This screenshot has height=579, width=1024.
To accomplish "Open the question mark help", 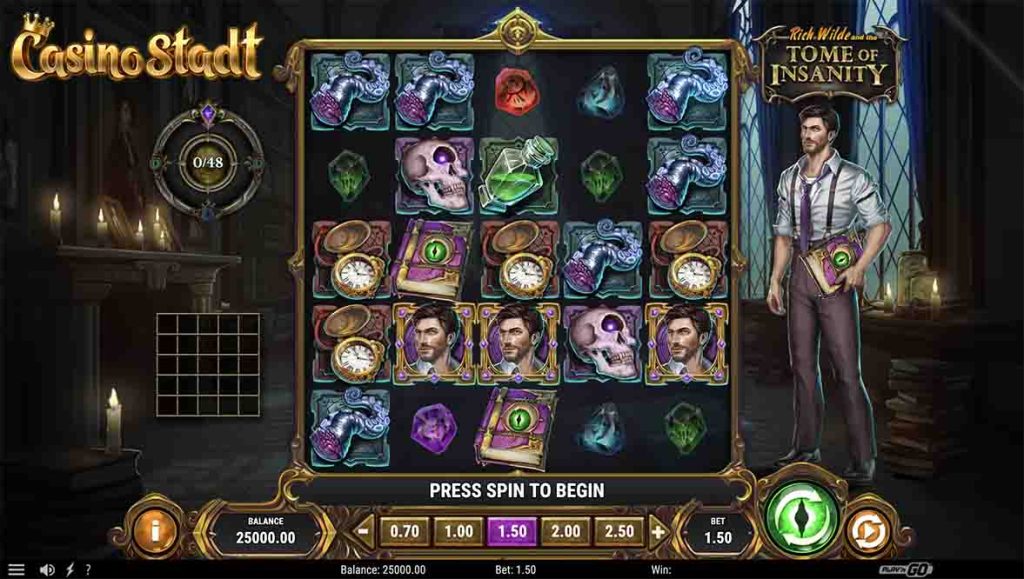I will click(87, 570).
